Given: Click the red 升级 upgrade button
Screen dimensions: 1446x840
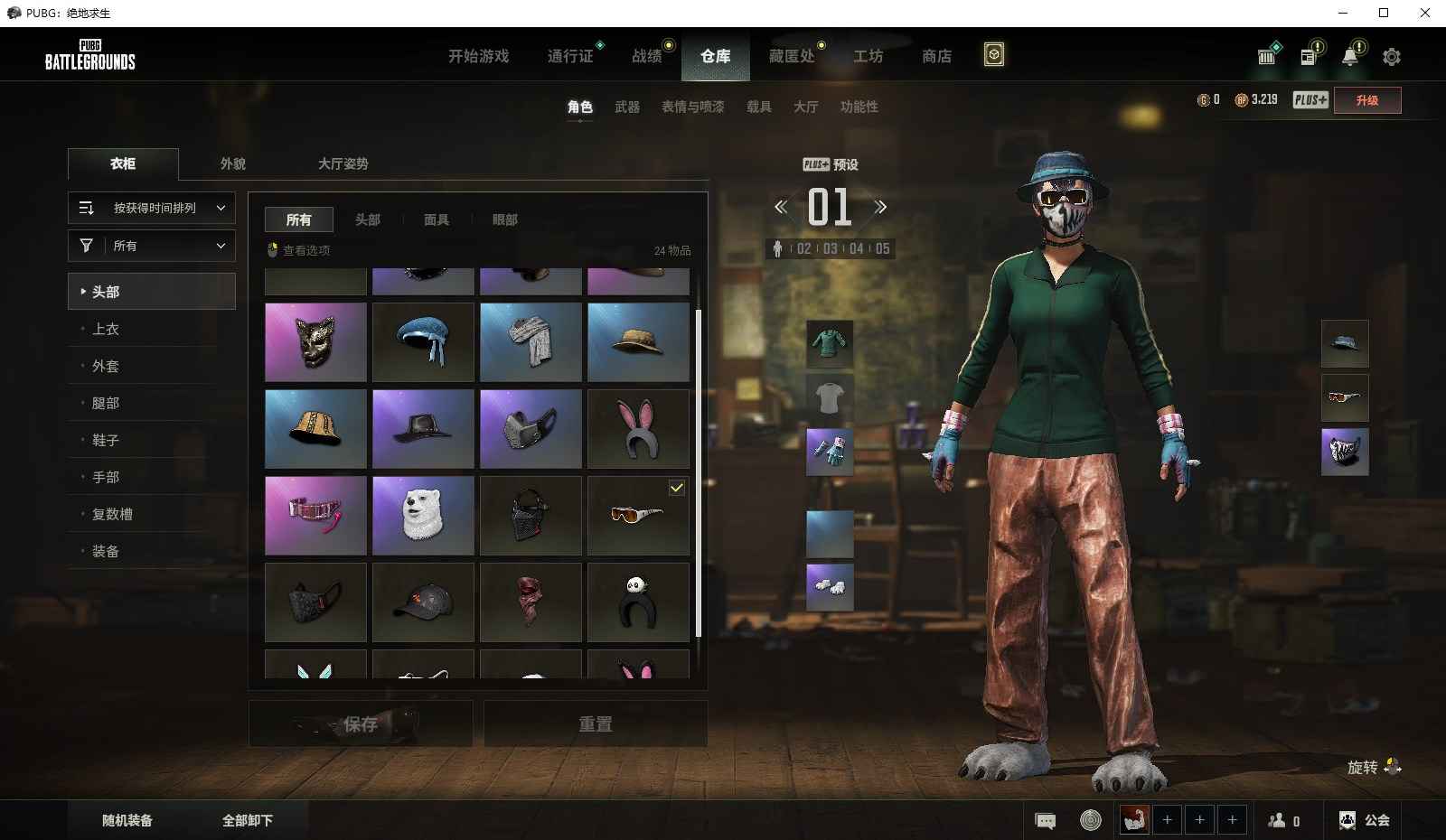Looking at the screenshot, I should pos(1366,100).
